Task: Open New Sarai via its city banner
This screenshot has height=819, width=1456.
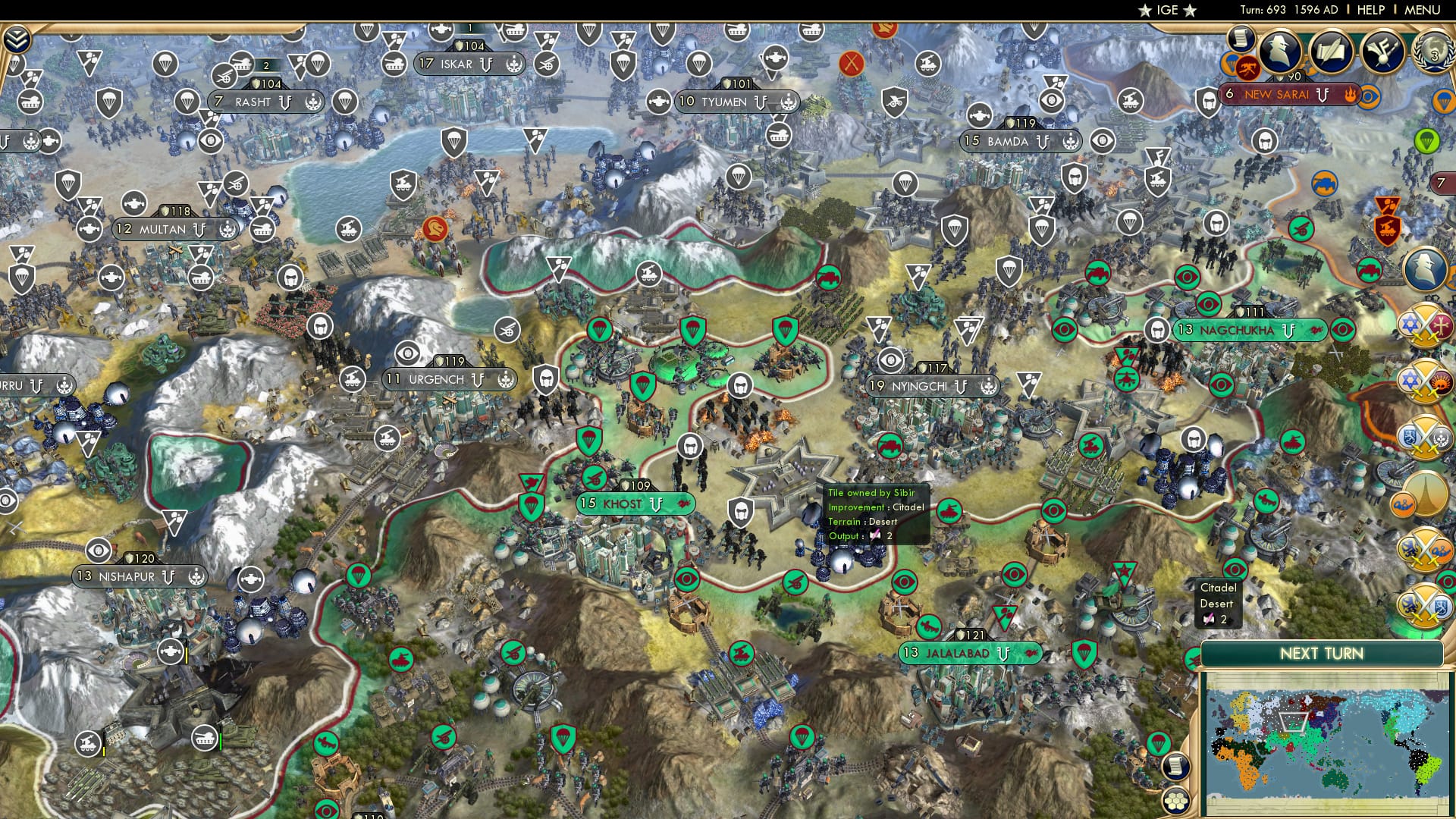Action: pos(1276,96)
